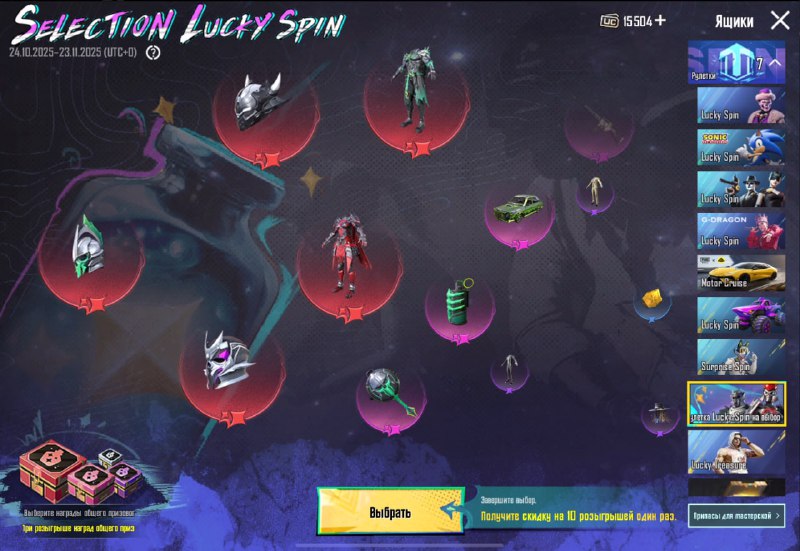
Task: Click the yellow Выбрать button
Action: 390,512
